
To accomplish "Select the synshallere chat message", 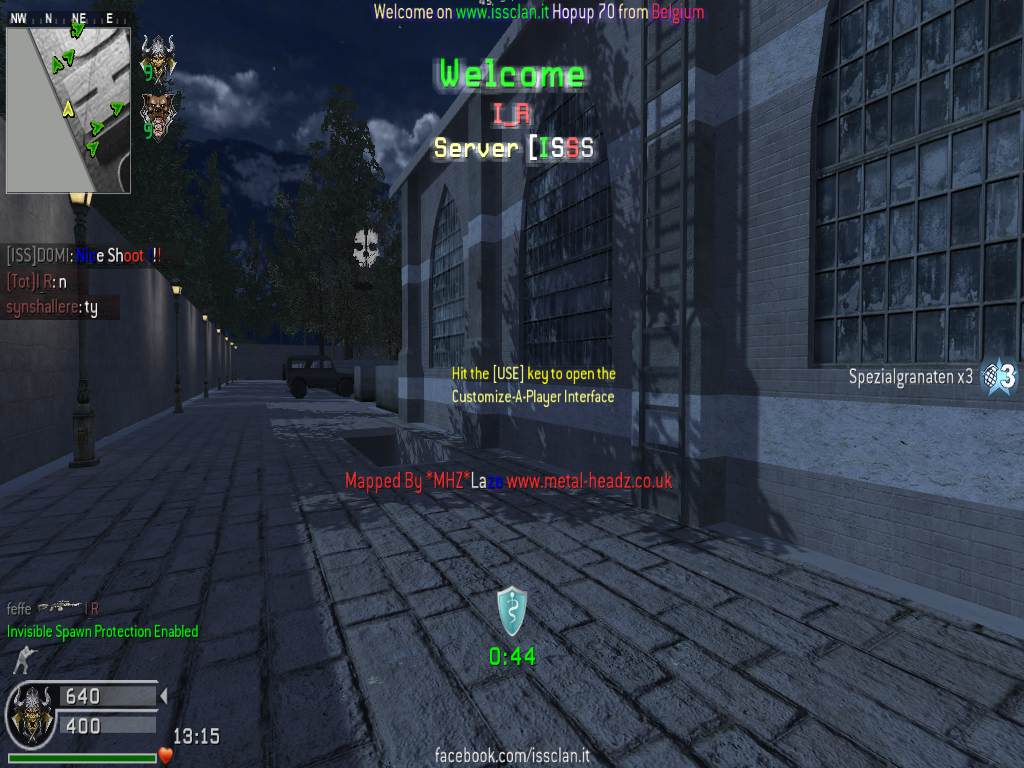I will (52, 308).
